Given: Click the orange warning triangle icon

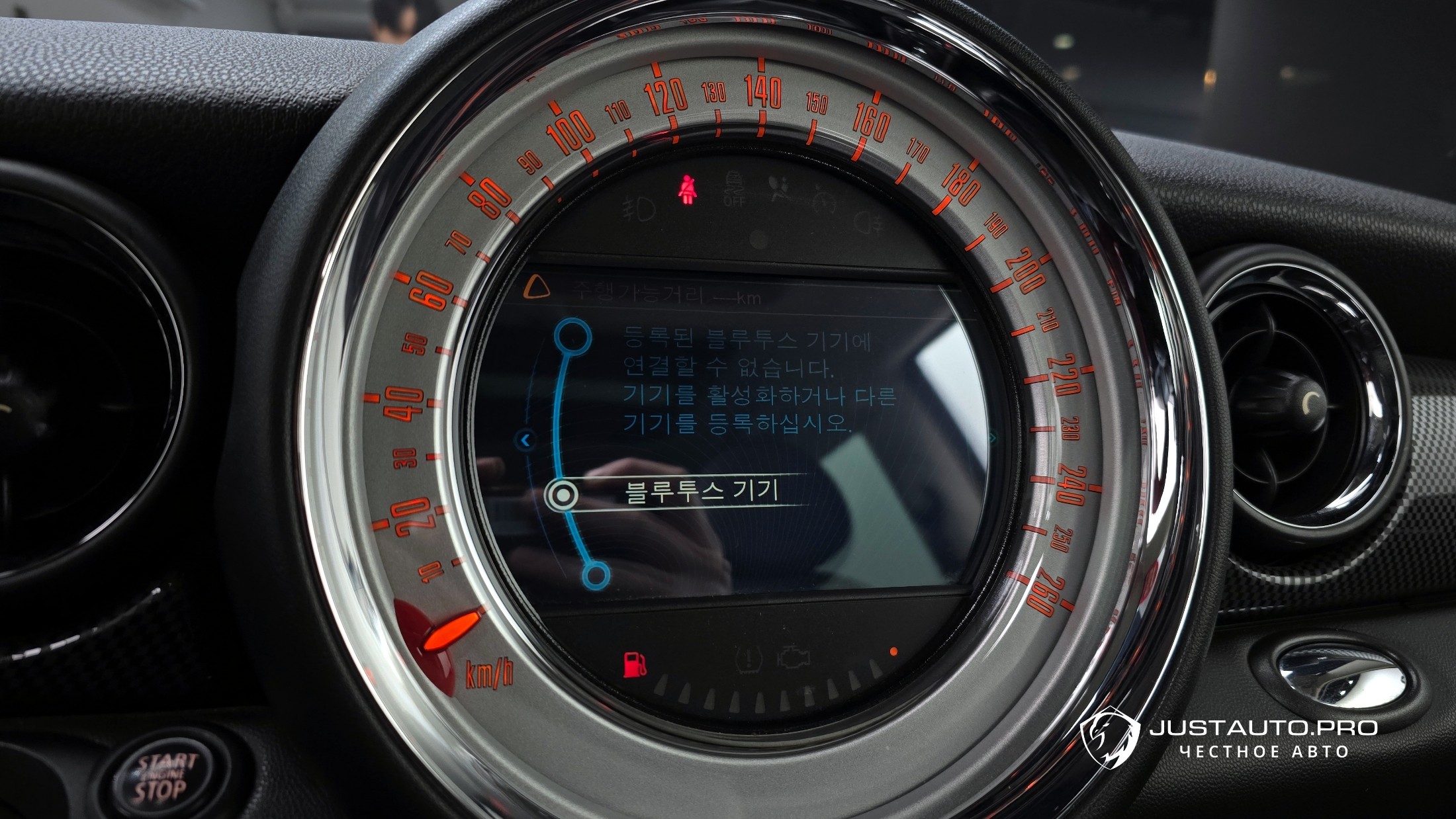Looking at the screenshot, I should 536,288.
